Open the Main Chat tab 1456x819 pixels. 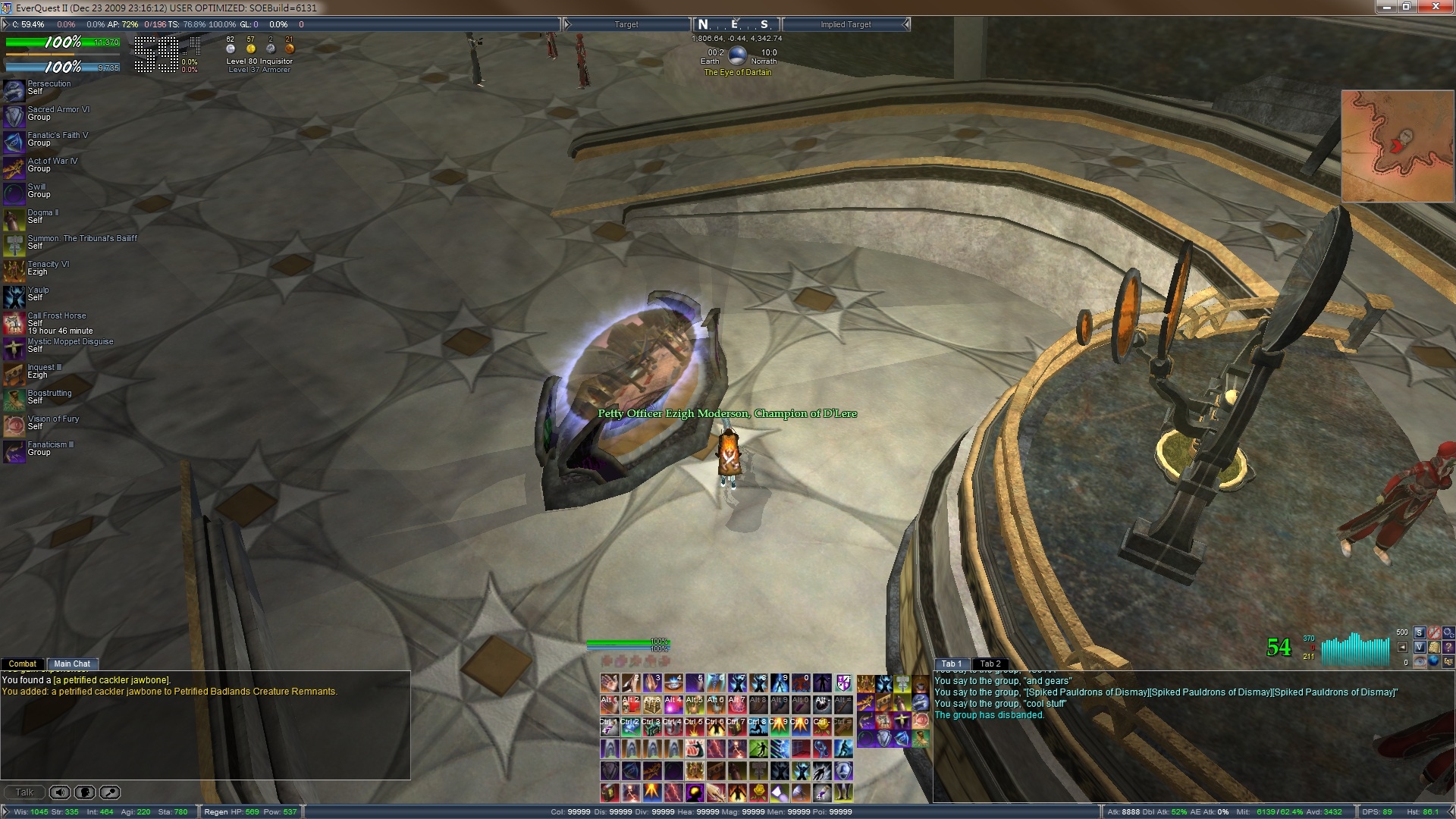point(72,664)
